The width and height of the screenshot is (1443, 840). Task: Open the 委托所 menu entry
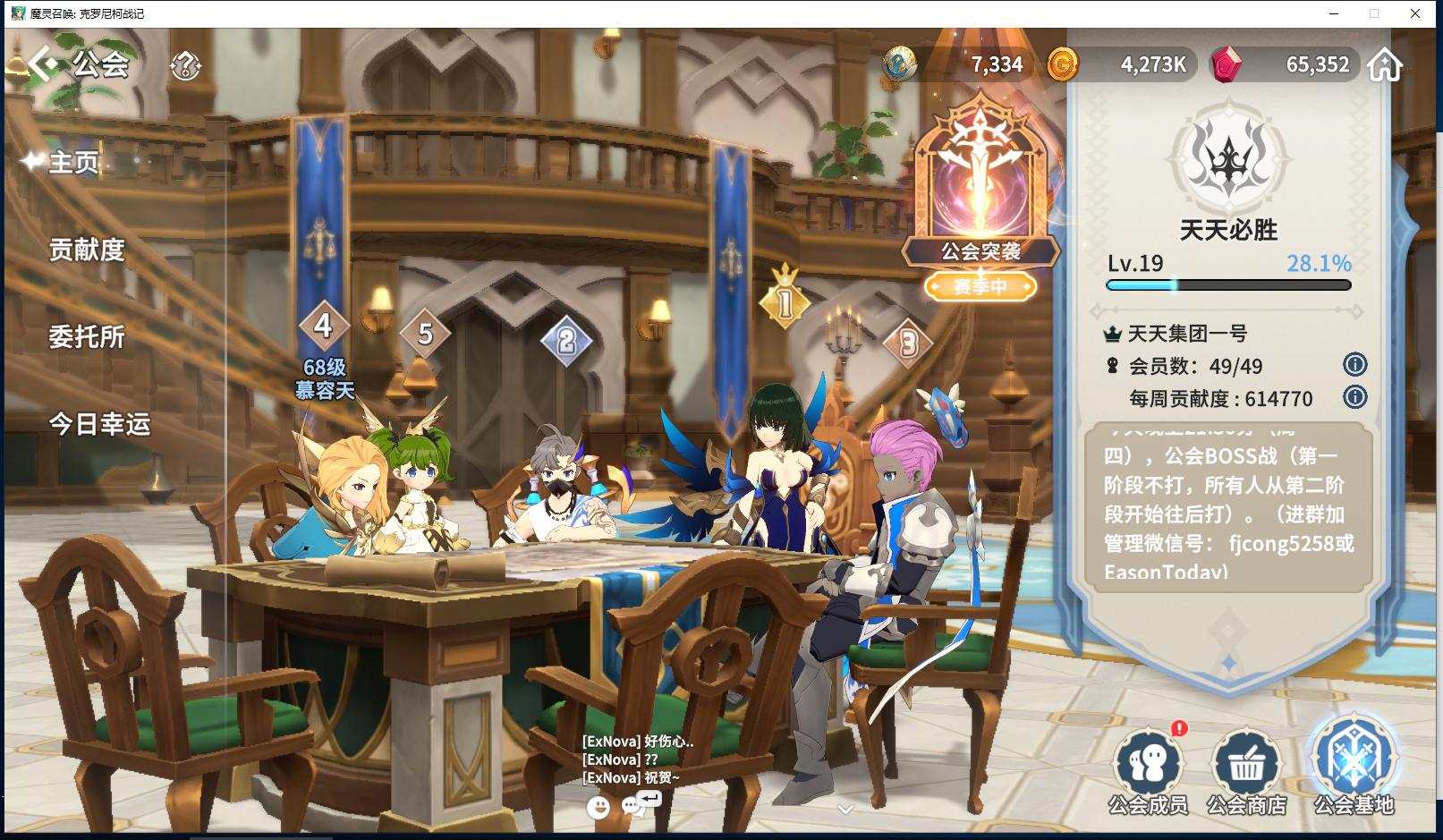point(87,336)
